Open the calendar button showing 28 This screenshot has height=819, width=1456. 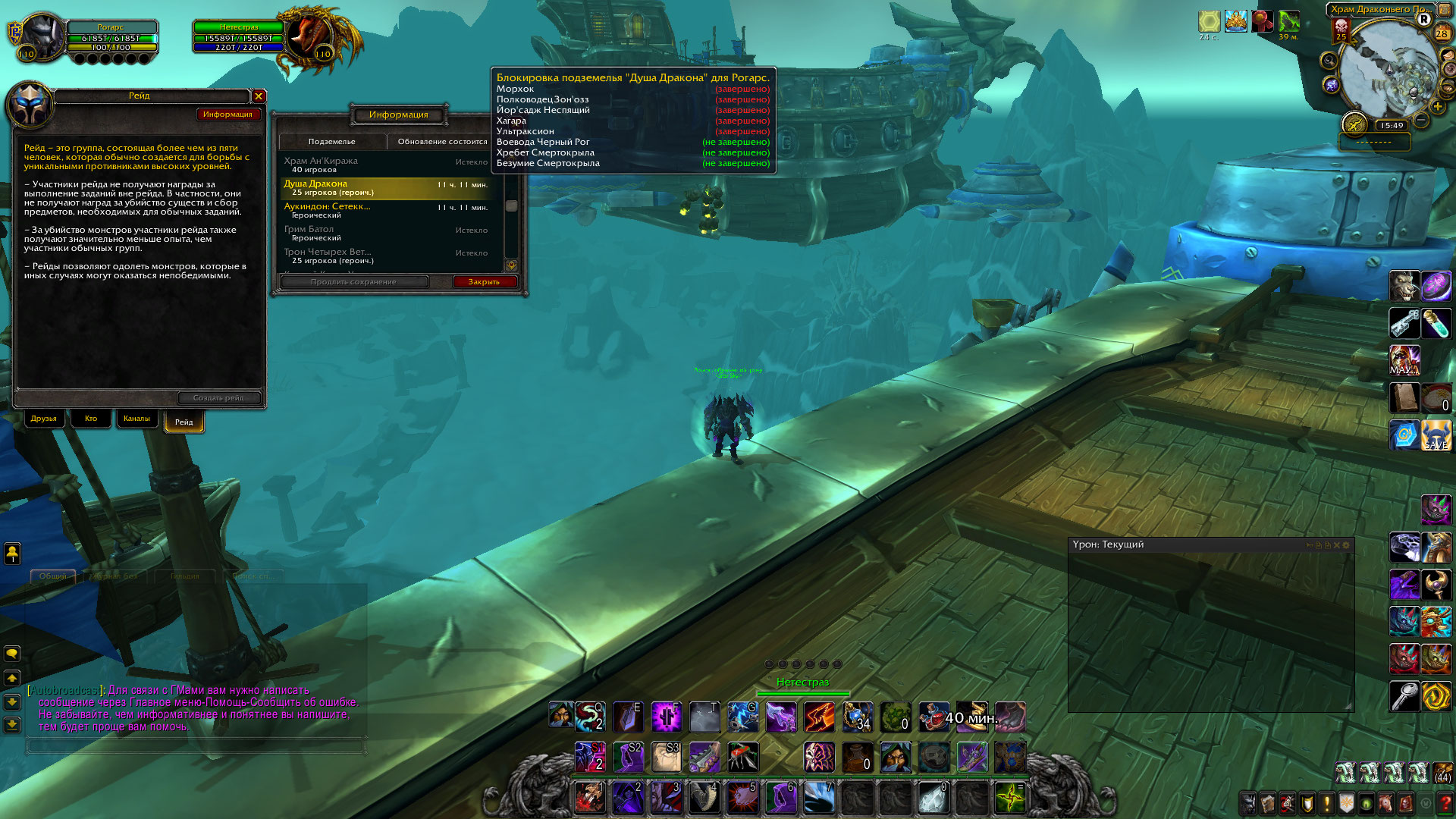1442,33
